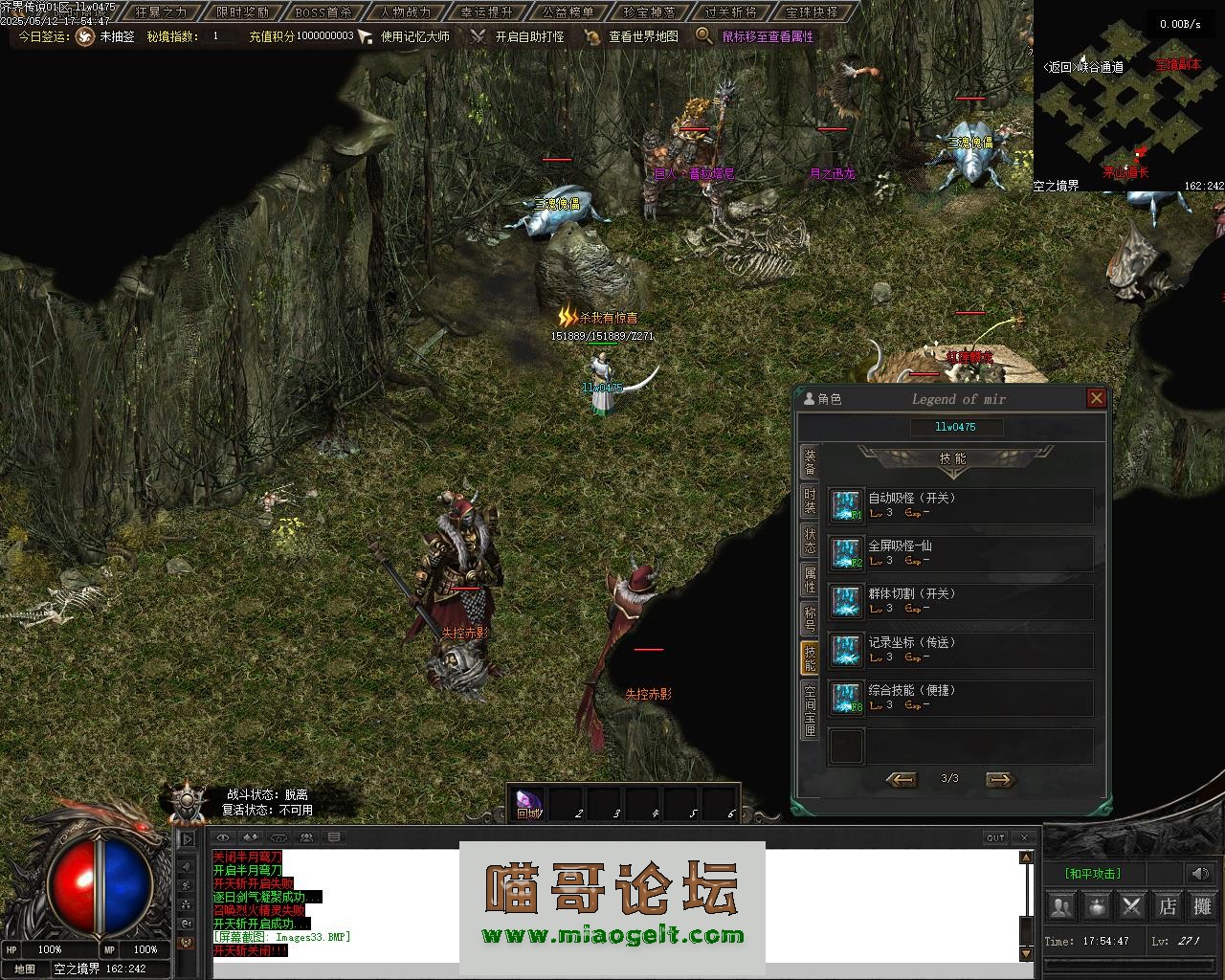The width and height of the screenshot is (1225, 980).
Task: Select the 称号 title tab
Action: [x=810, y=619]
